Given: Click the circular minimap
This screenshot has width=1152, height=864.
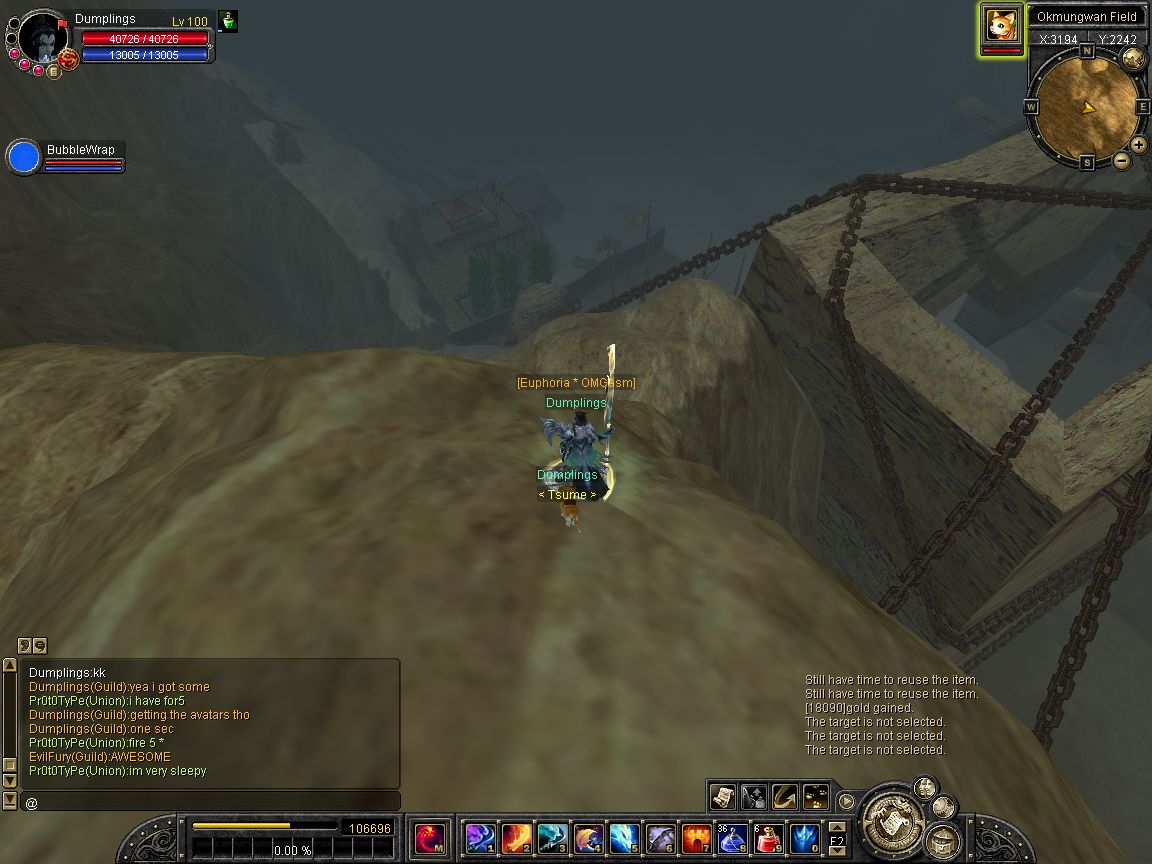Looking at the screenshot, I should pos(1085,105).
